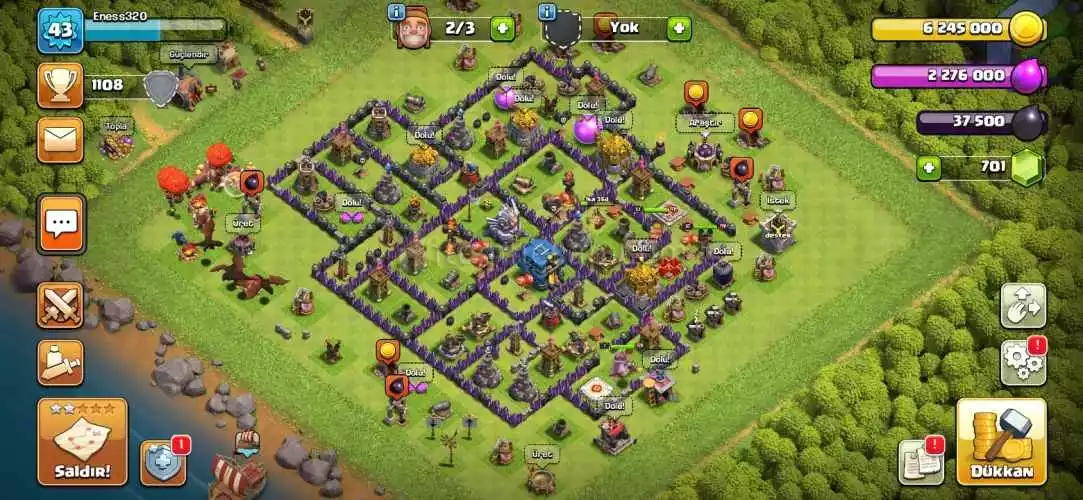Open the chat speech bubble panel

click(x=61, y=224)
